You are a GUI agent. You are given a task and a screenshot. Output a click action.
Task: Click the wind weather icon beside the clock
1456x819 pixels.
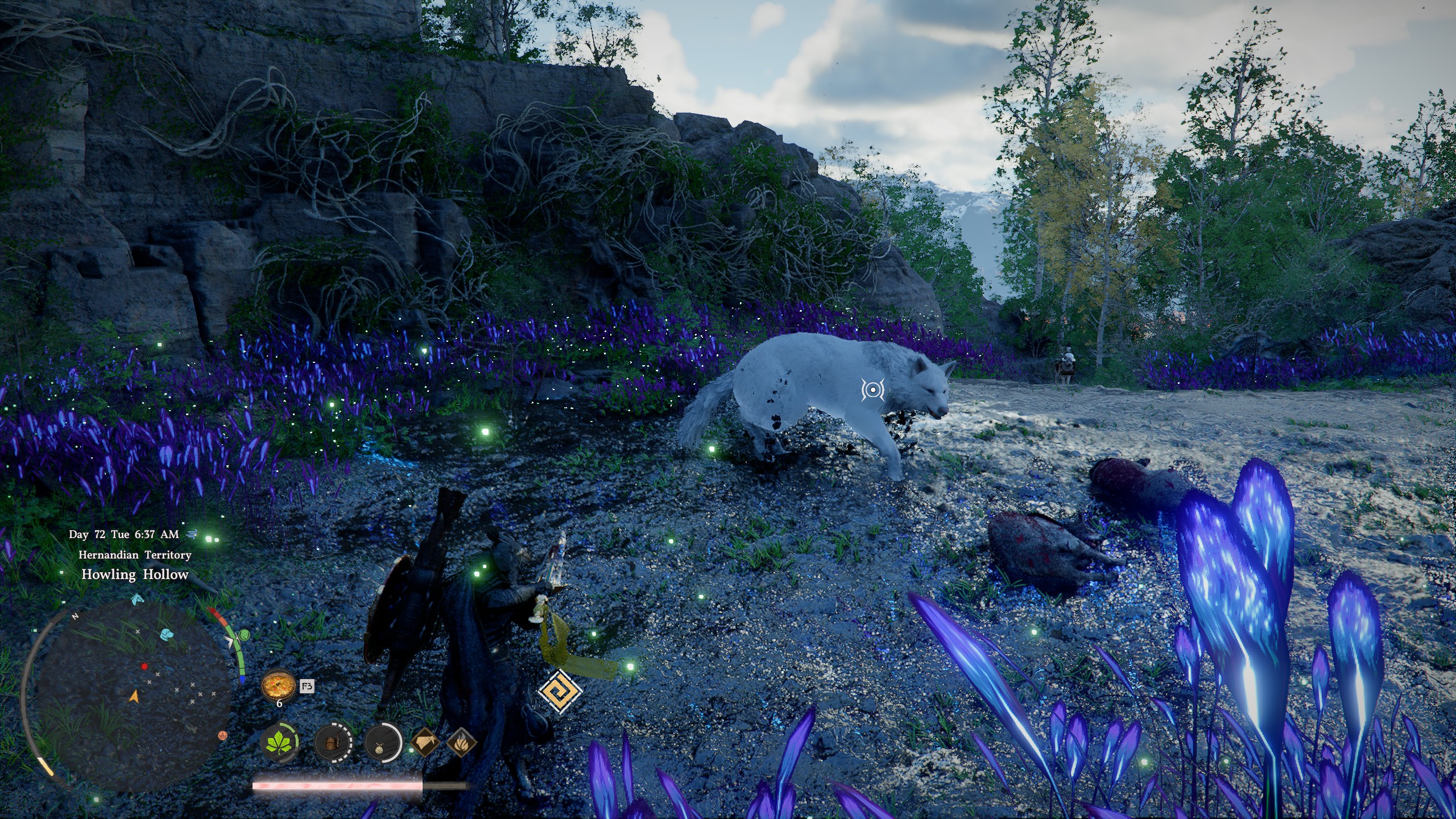[x=191, y=534]
